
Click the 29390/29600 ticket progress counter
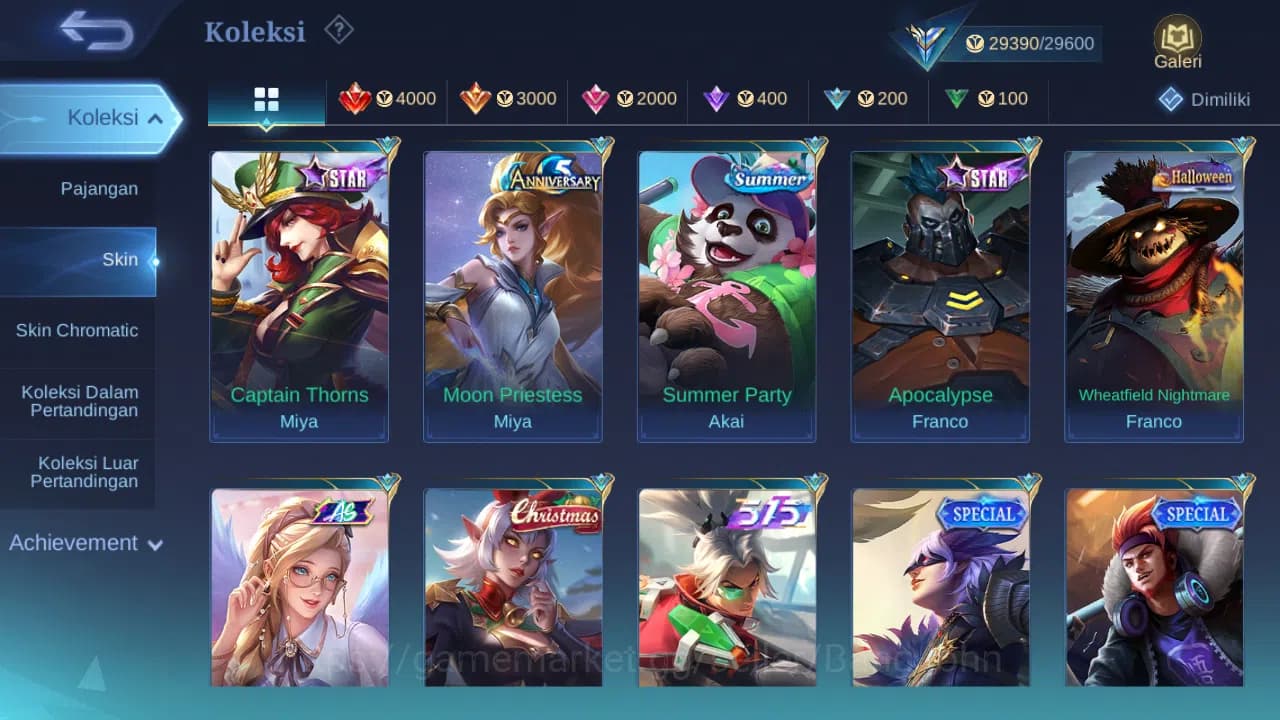tap(1033, 43)
